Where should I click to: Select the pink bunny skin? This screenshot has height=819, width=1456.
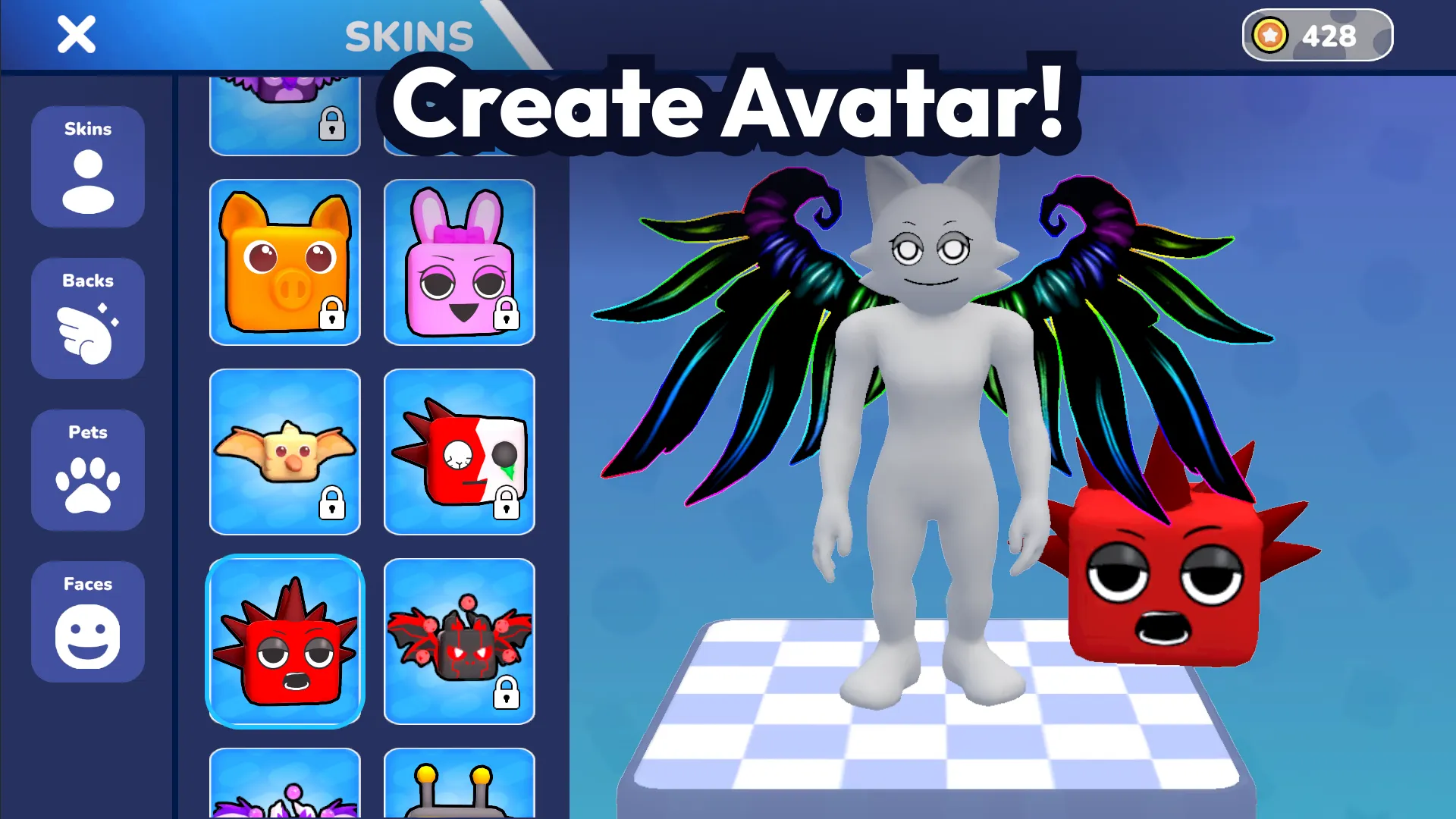460,262
